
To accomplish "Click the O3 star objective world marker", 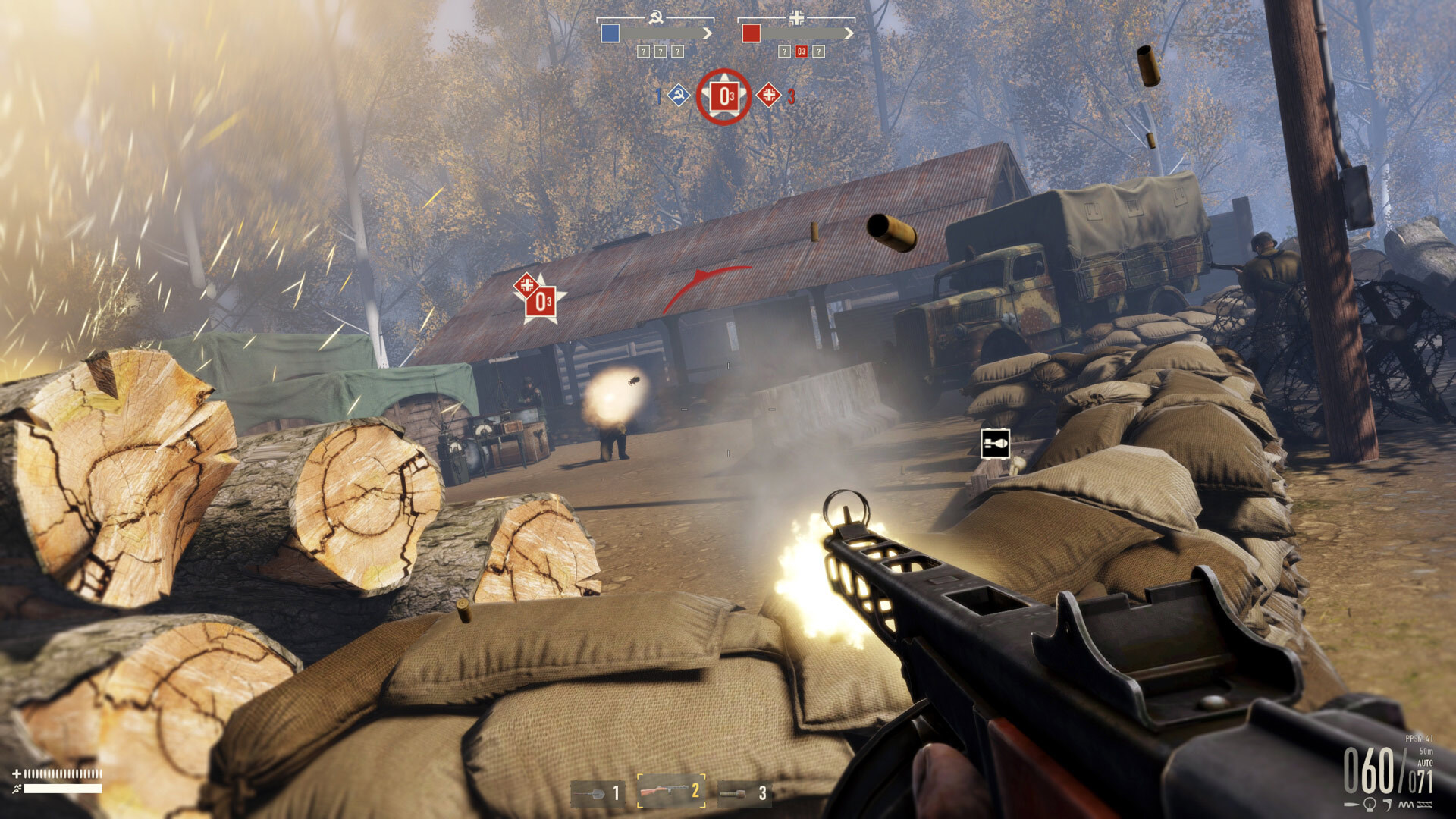I will [543, 302].
